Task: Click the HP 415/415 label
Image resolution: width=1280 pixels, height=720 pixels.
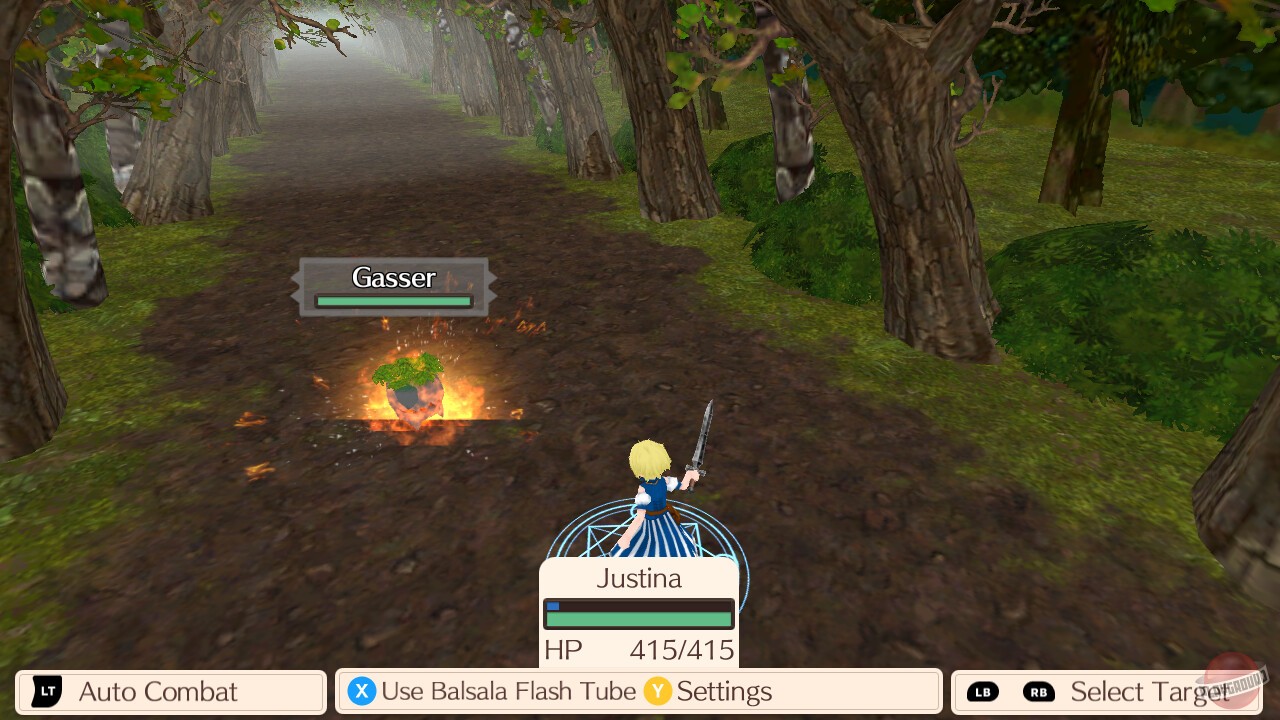Action: (x=638, y=650)
